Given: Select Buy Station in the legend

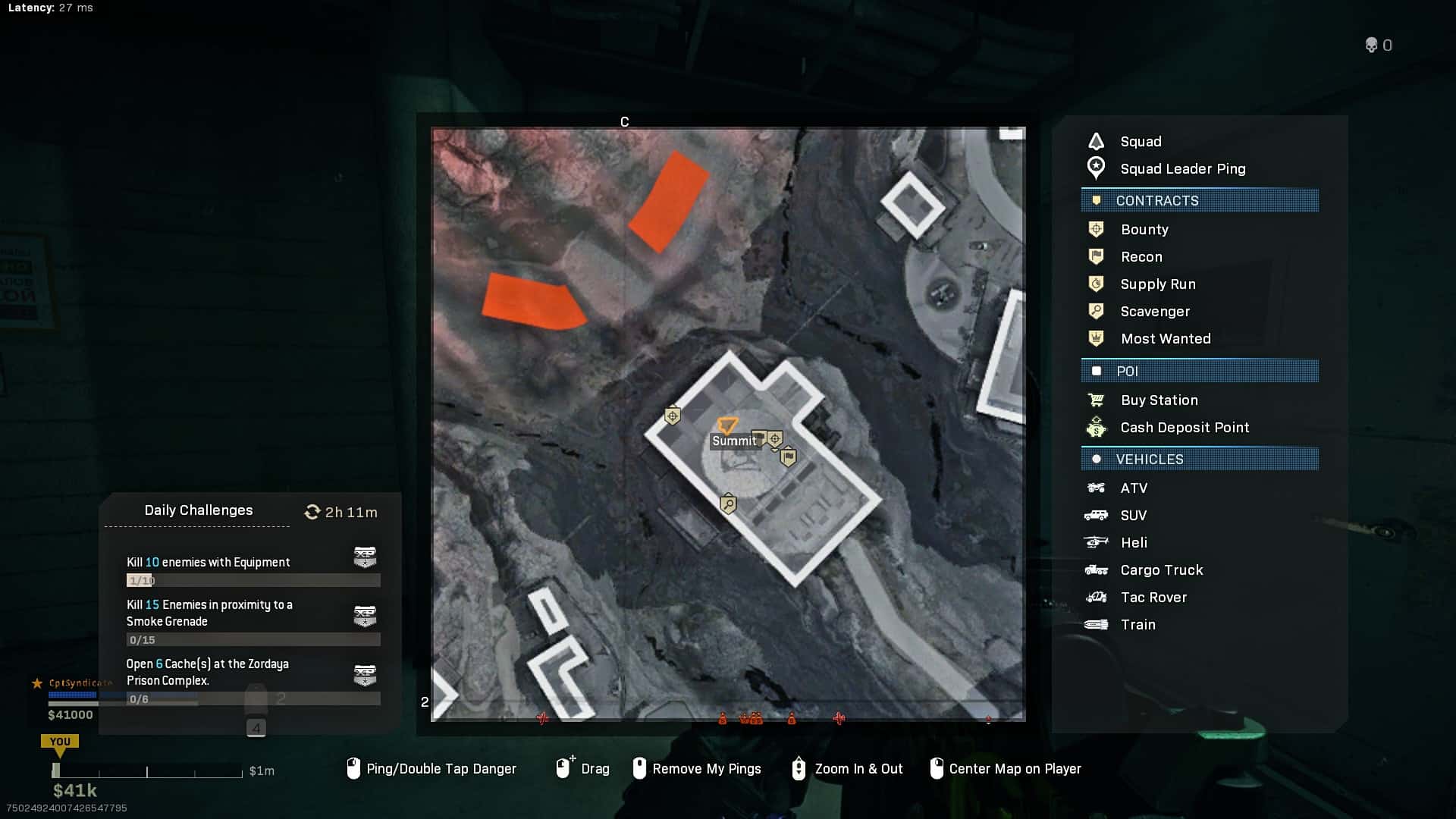Looking at the screenshot, I should (x=1159, y=400).
